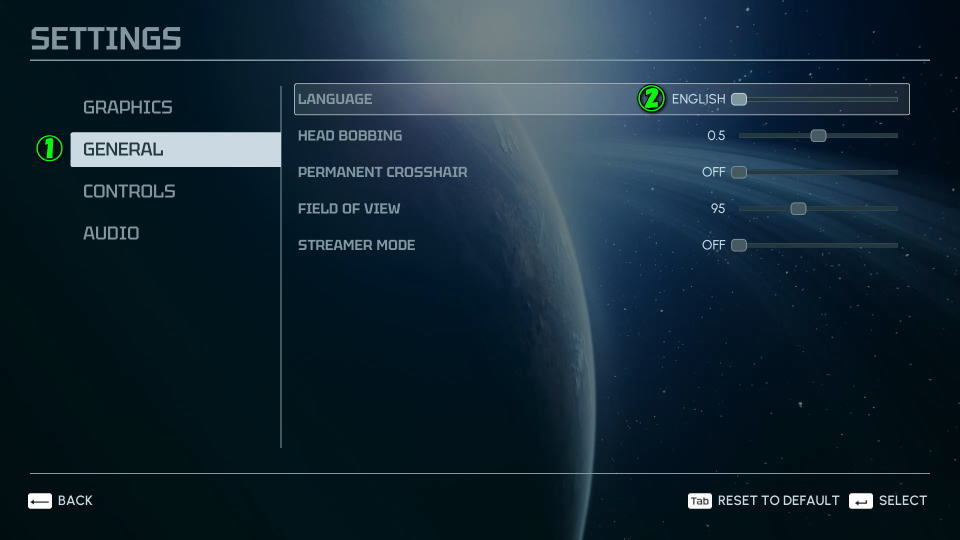Adjust the Head Bobbing slider handle

(x=818, y=135)
